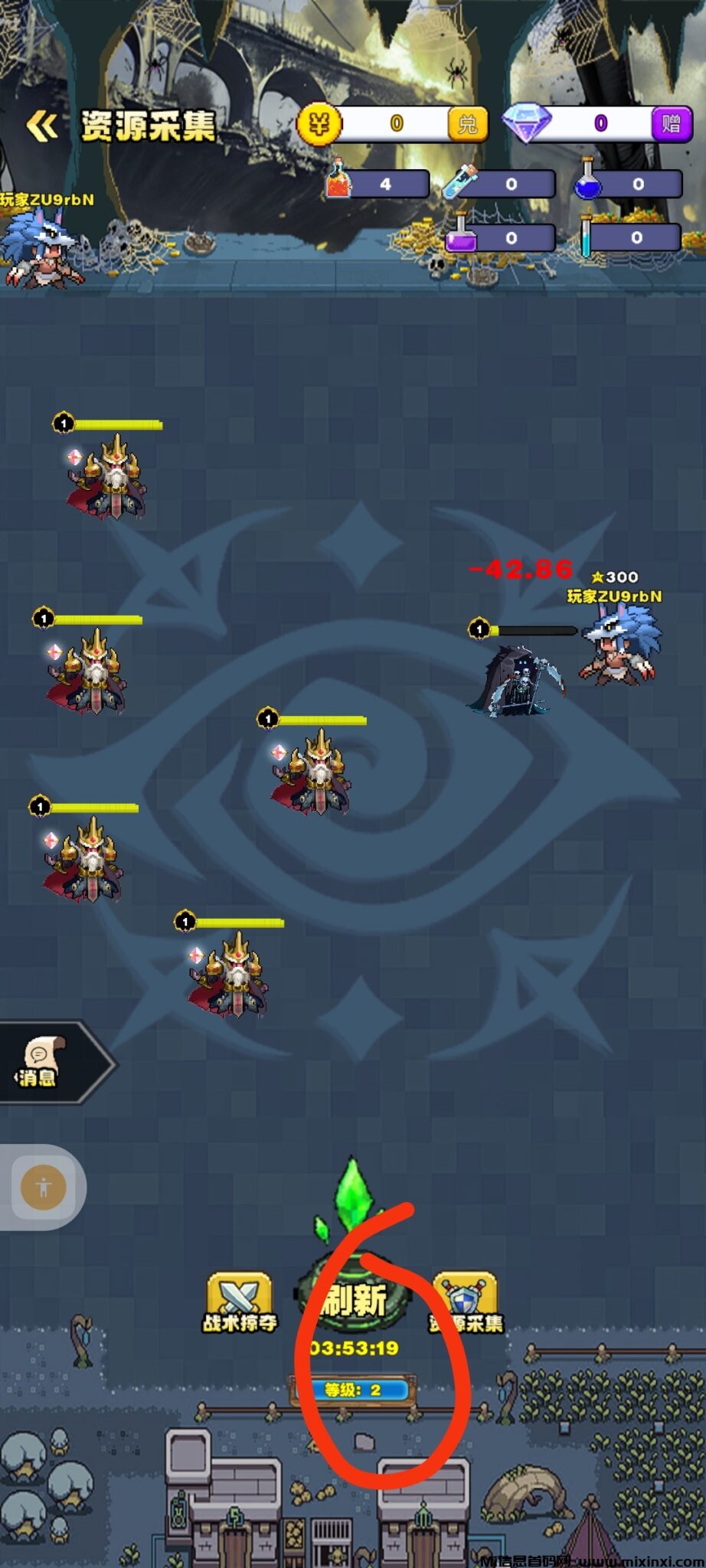Tap the 刷新 refresh button
The width and height of the screenshot is (706, 1568).
coord(354,1300)
